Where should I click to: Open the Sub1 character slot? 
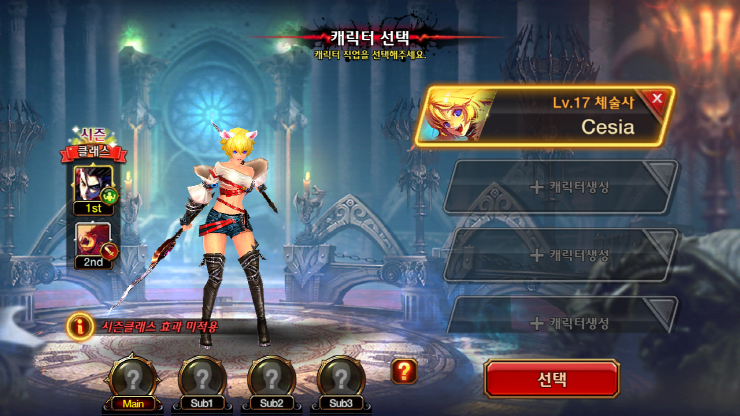[201, 378]
